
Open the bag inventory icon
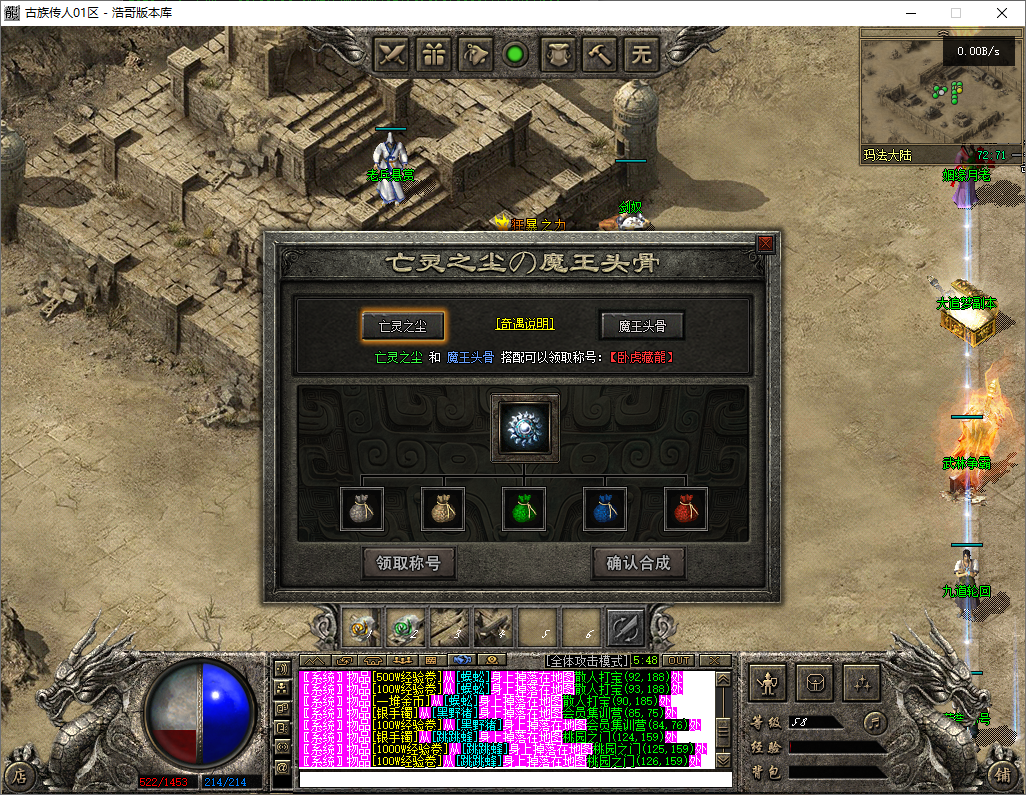pyautogui.click(x=814, y=683)
